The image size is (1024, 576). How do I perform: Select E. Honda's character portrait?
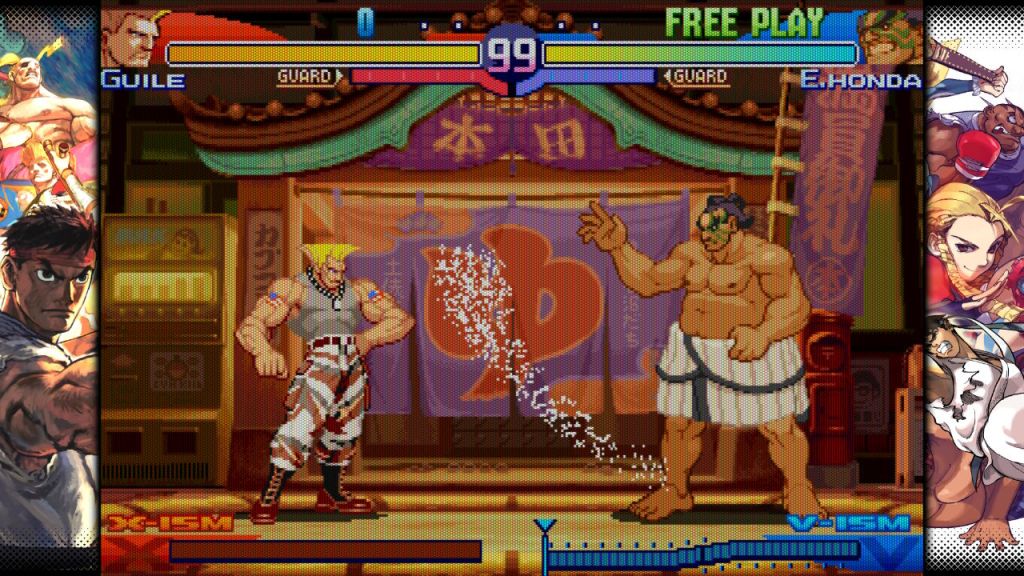pos(888,38)
